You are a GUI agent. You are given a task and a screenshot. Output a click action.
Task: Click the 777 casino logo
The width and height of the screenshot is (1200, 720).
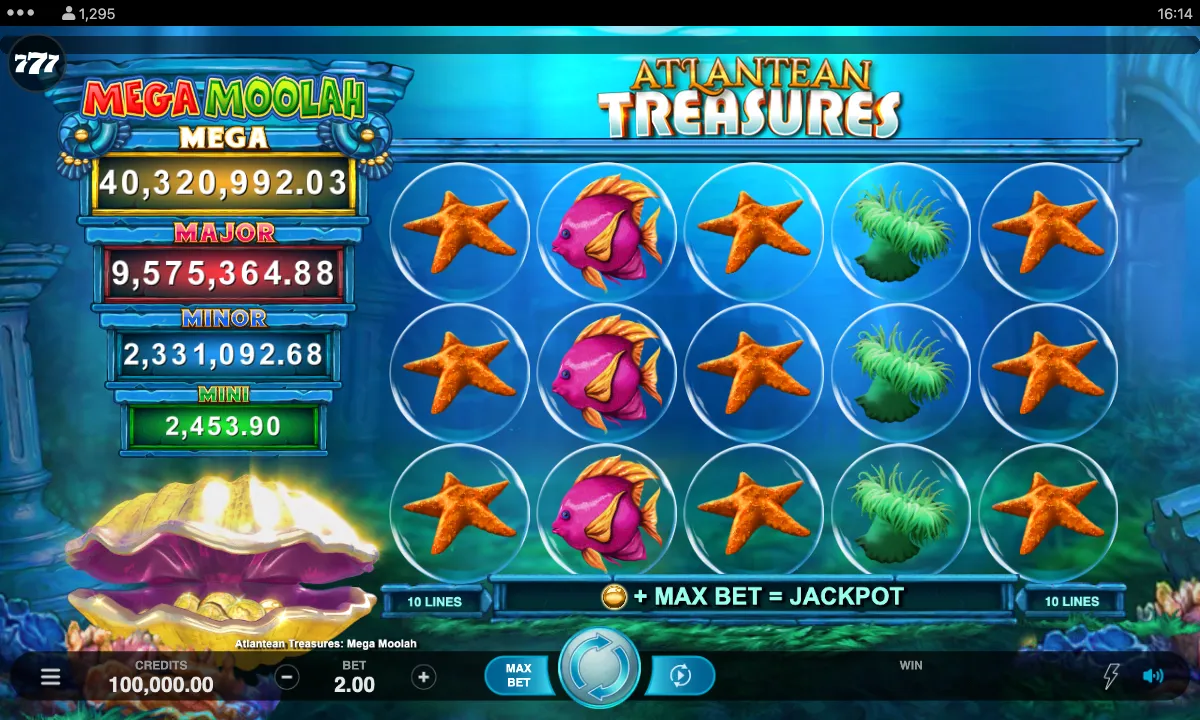pos(36,66)
